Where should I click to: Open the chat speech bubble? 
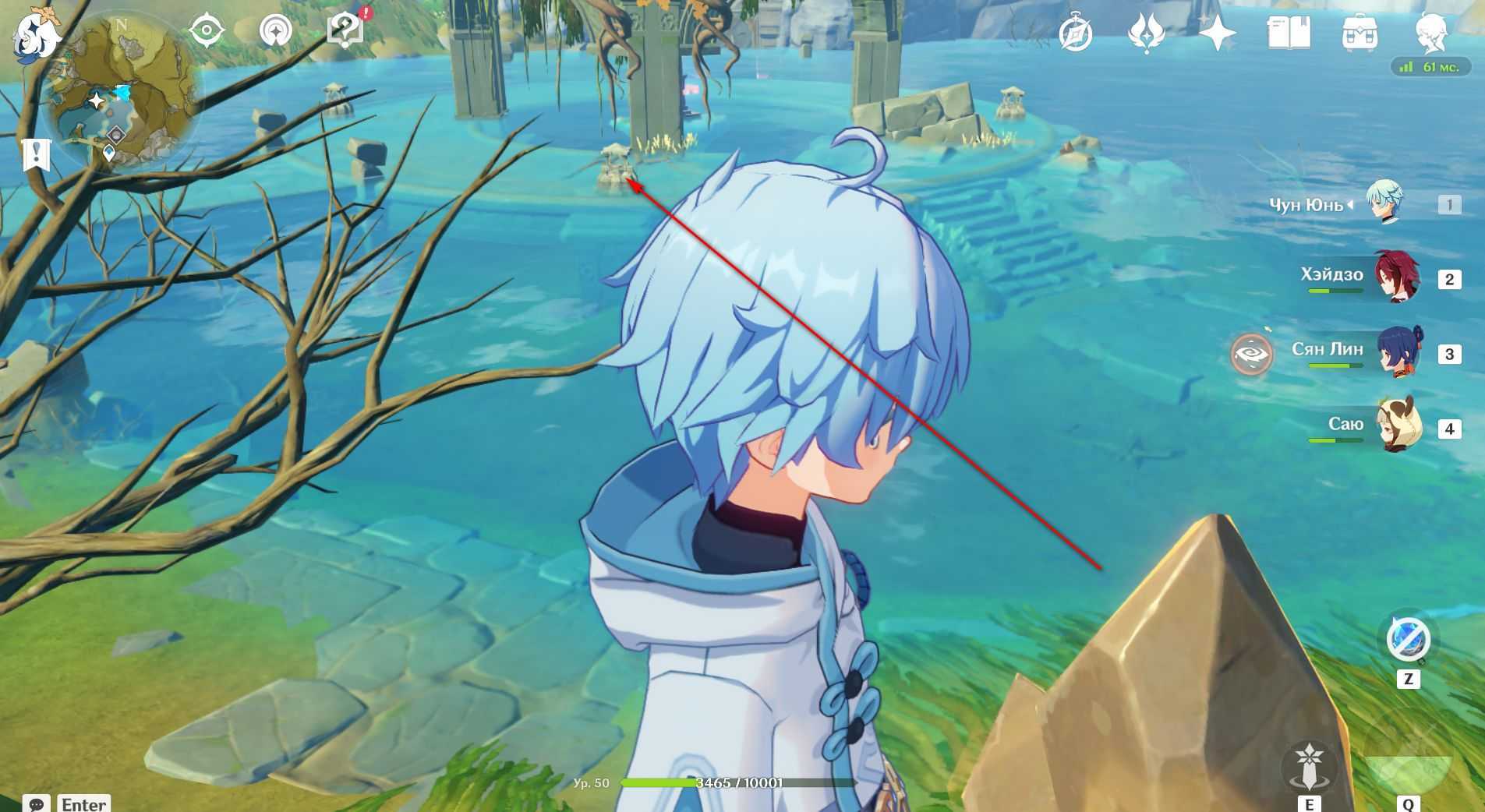(37, 803)
